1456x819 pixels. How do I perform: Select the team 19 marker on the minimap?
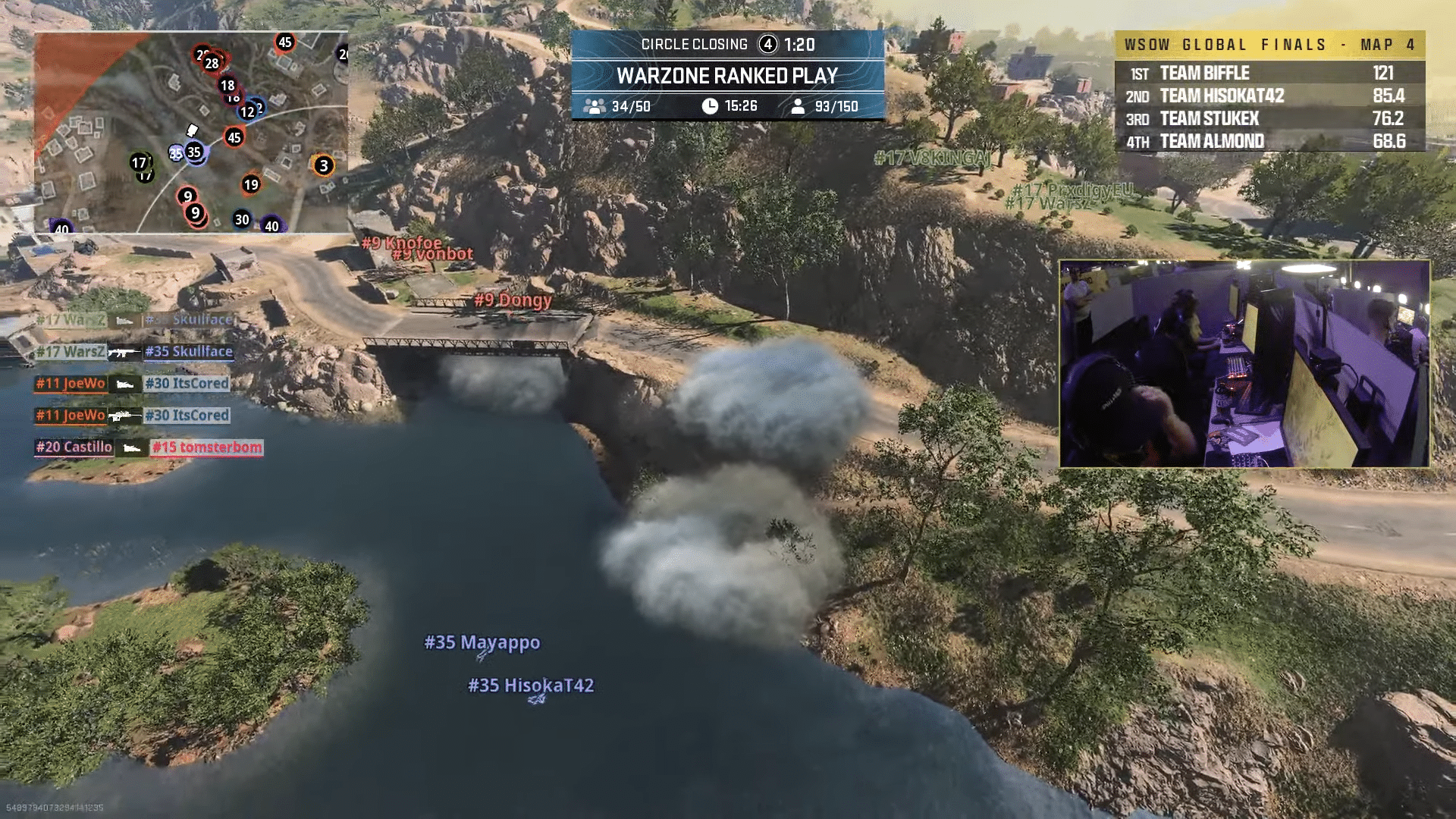click(250, 184)
